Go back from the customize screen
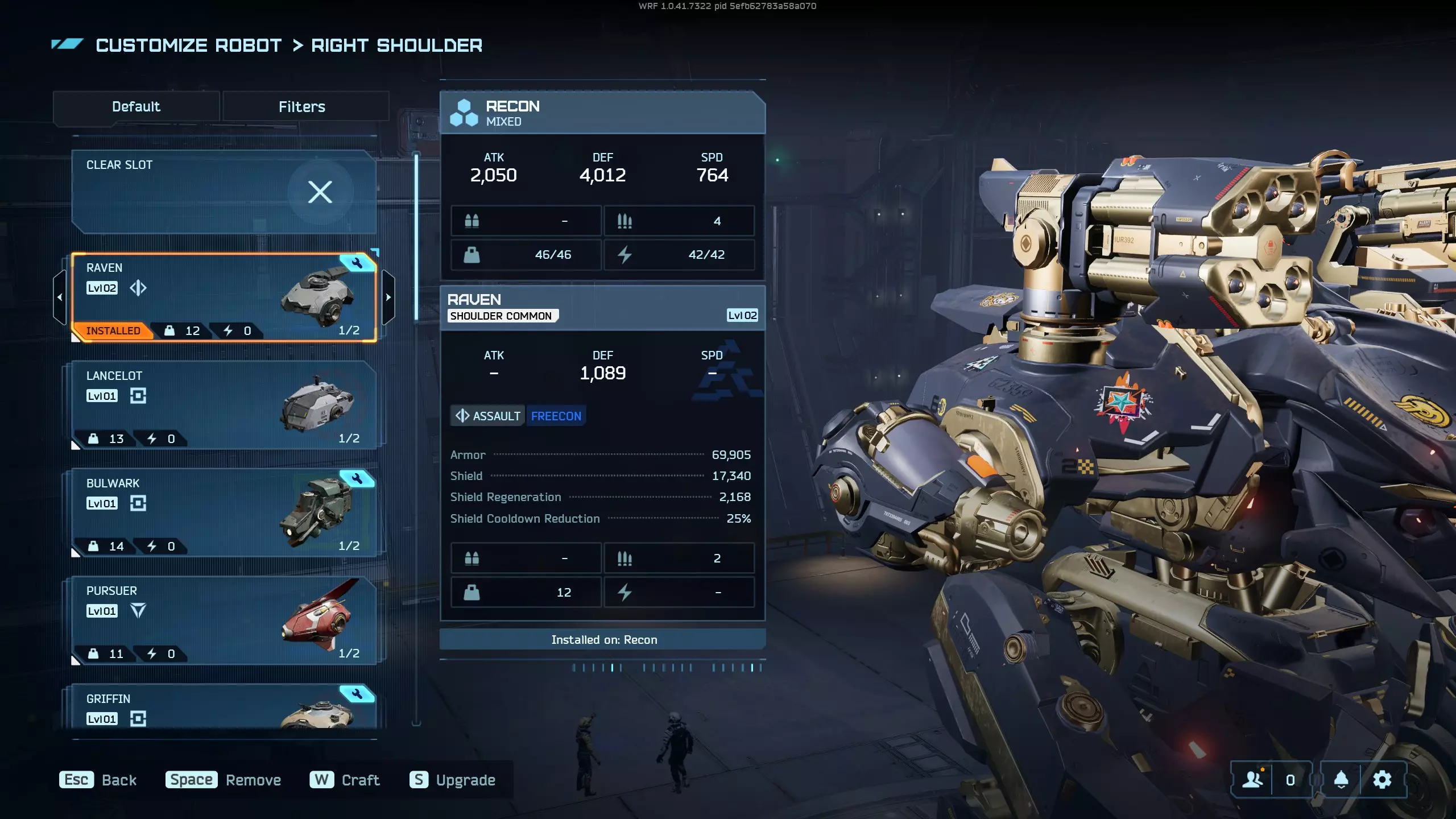Viewport: 1456px width, 819px height. [98, 780]
